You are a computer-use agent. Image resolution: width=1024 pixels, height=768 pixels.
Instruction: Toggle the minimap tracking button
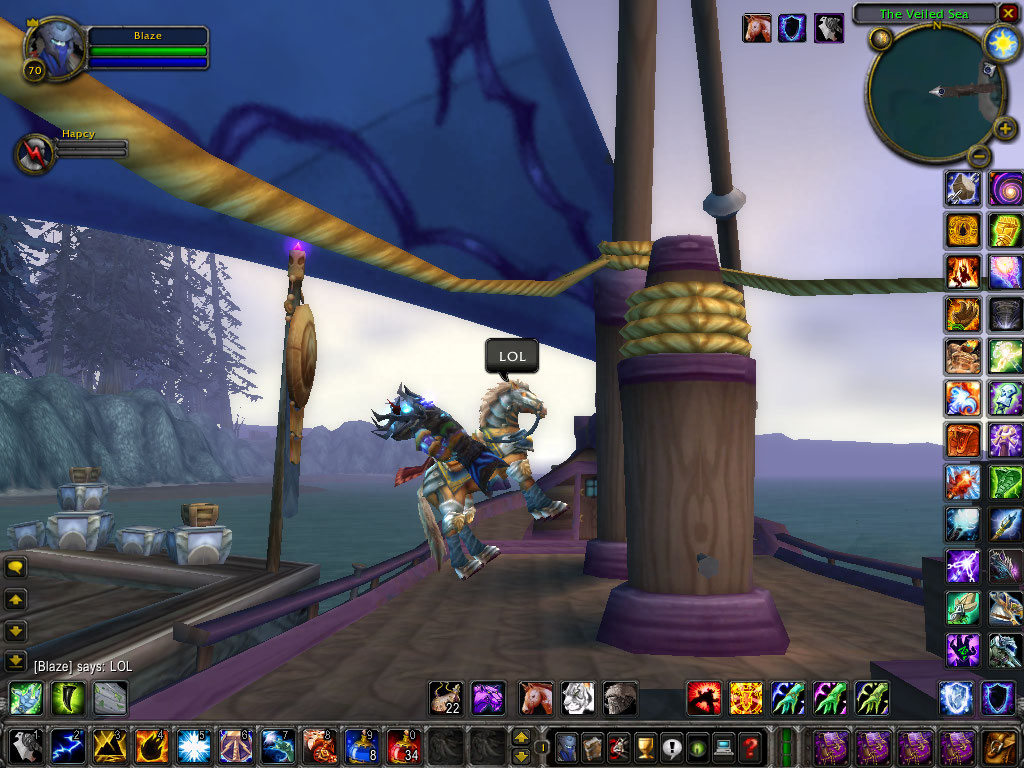pyautogui.click(x=880, y=39)
